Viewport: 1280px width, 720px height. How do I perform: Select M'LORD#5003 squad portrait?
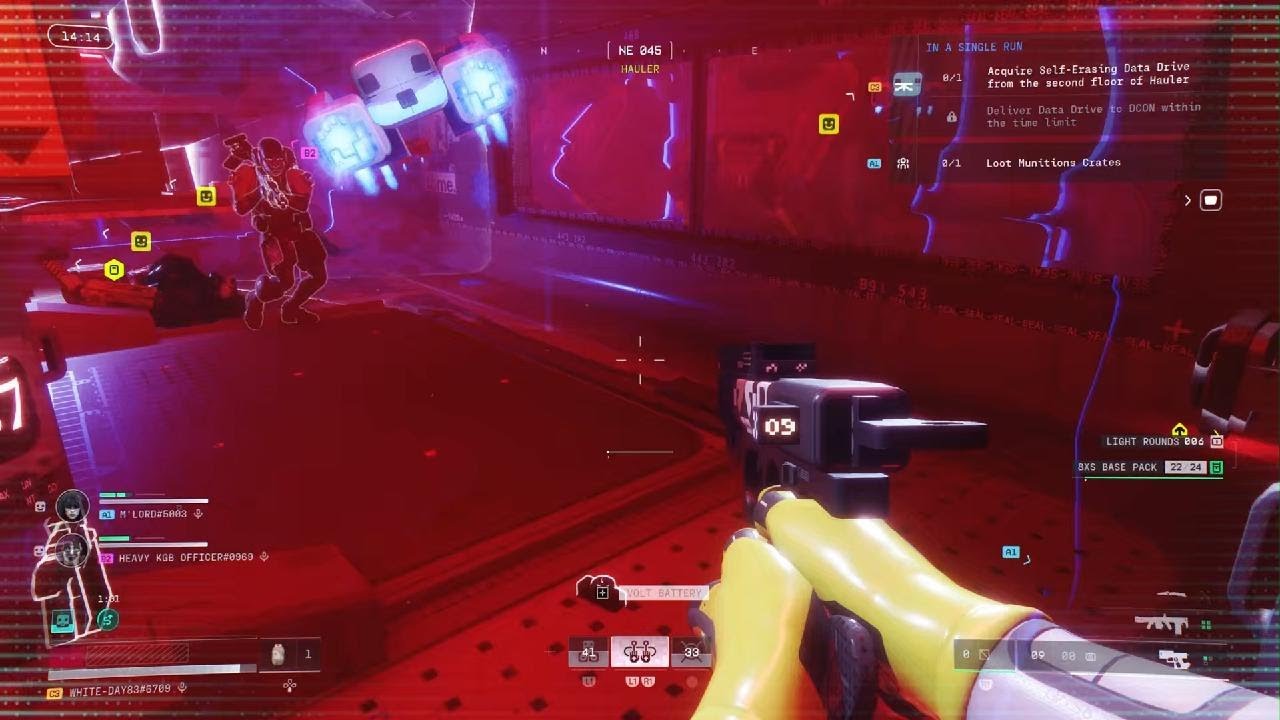tap(72, 506)
